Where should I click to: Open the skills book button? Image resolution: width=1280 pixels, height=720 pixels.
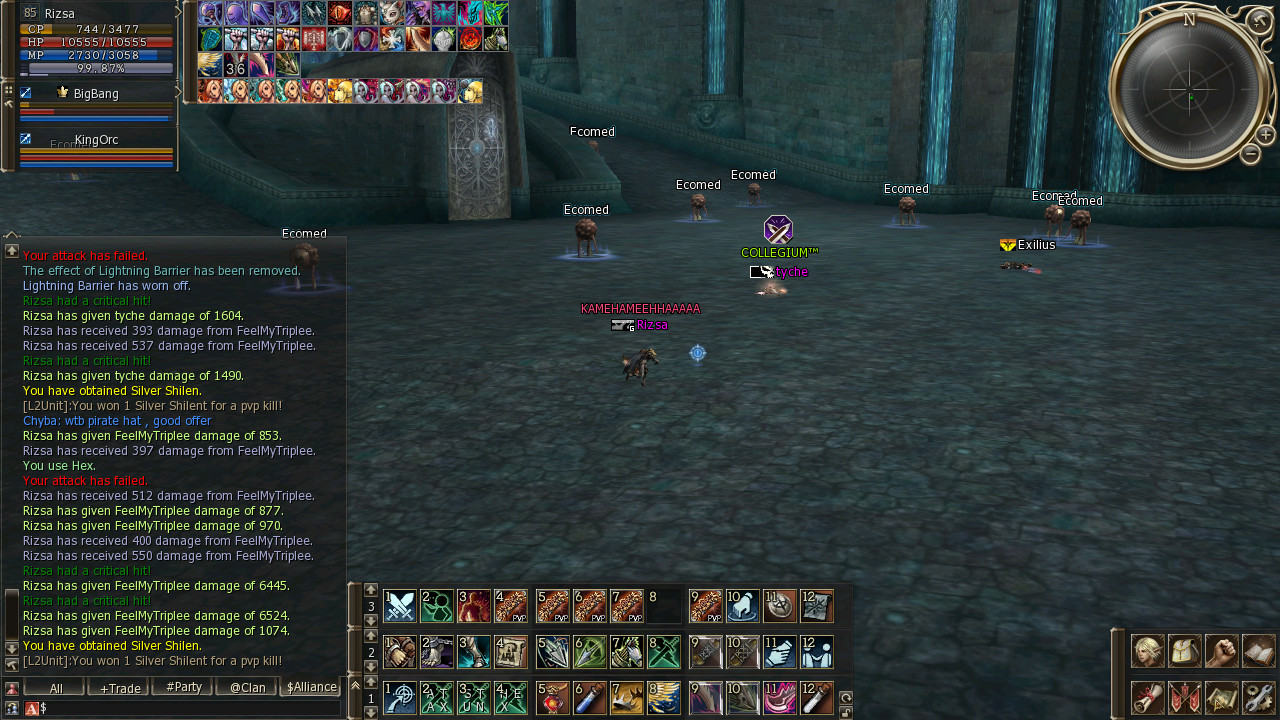(1259, 651)
